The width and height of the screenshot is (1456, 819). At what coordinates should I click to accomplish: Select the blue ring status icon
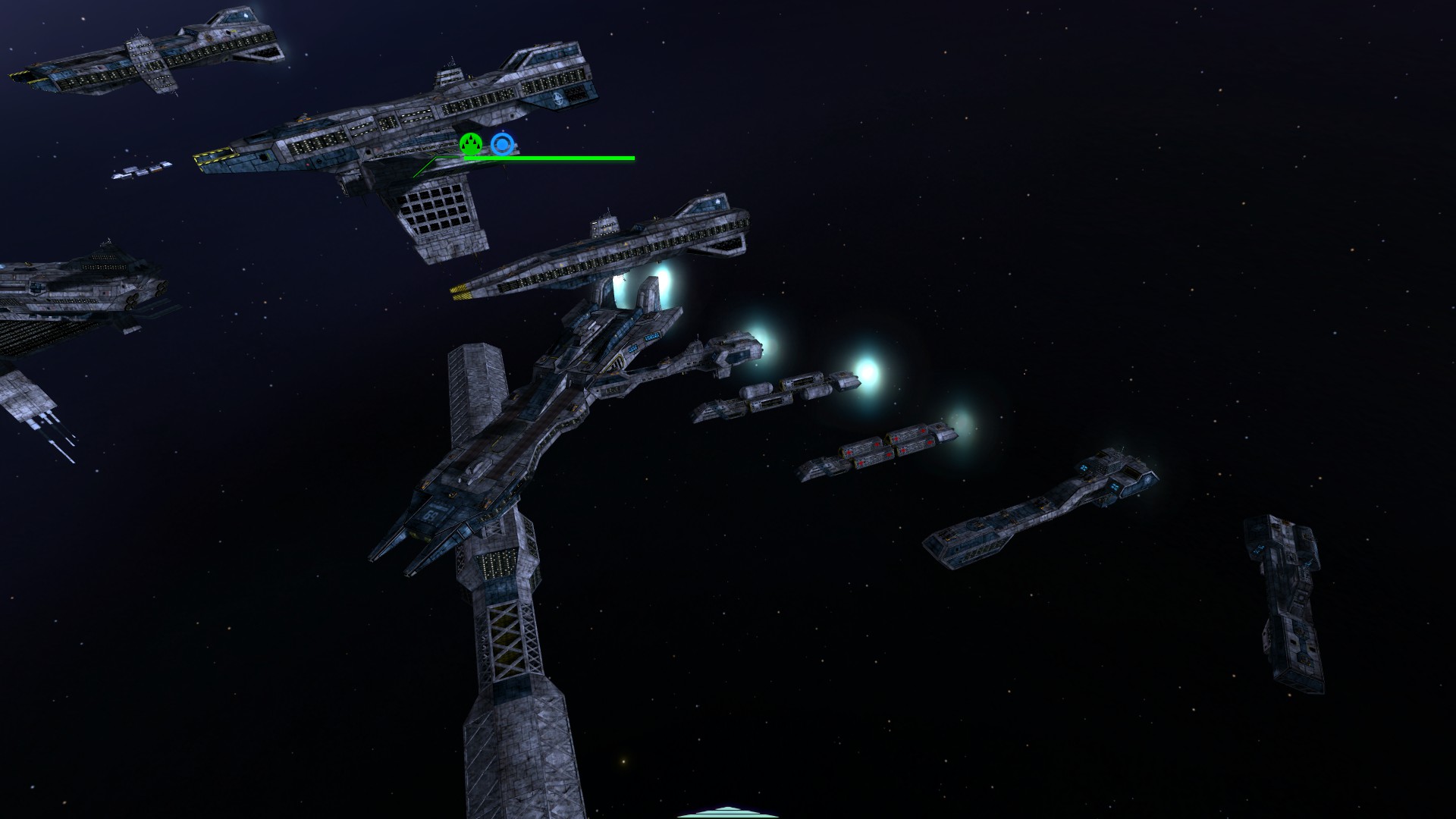coord(500,144)
